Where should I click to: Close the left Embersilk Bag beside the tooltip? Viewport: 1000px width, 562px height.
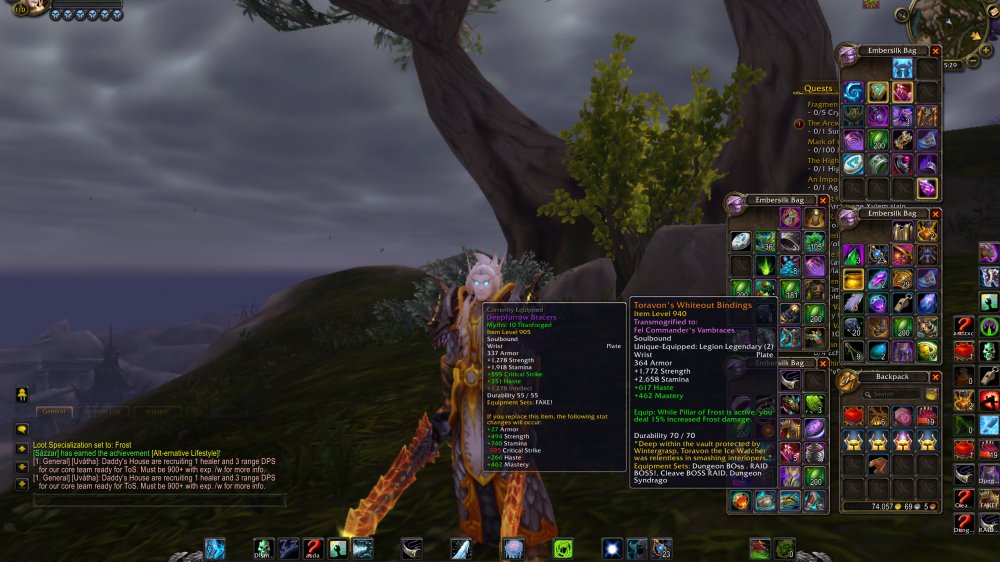pos(823,200)
